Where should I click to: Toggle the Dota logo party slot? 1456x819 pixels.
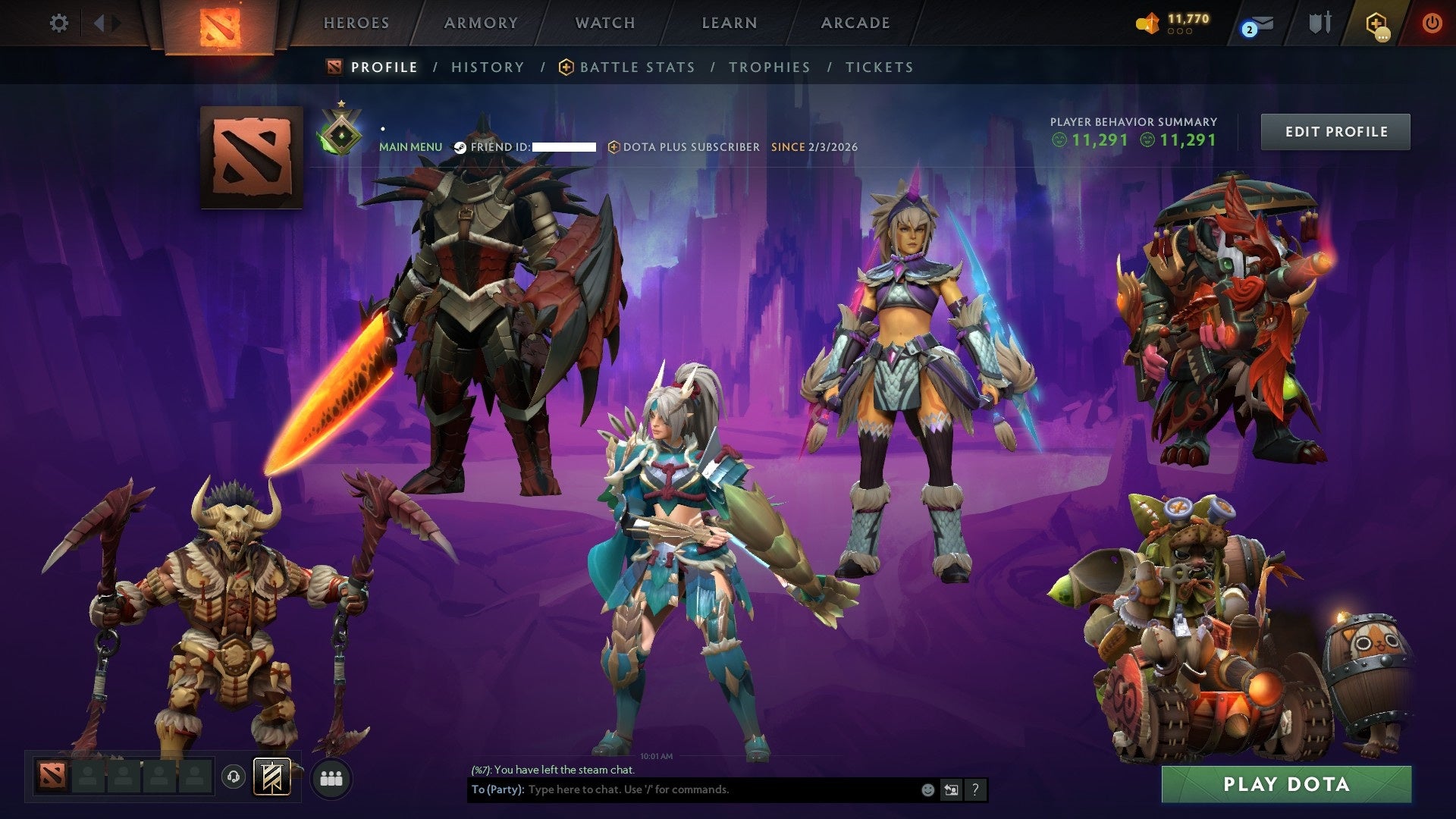coord(49,777)
